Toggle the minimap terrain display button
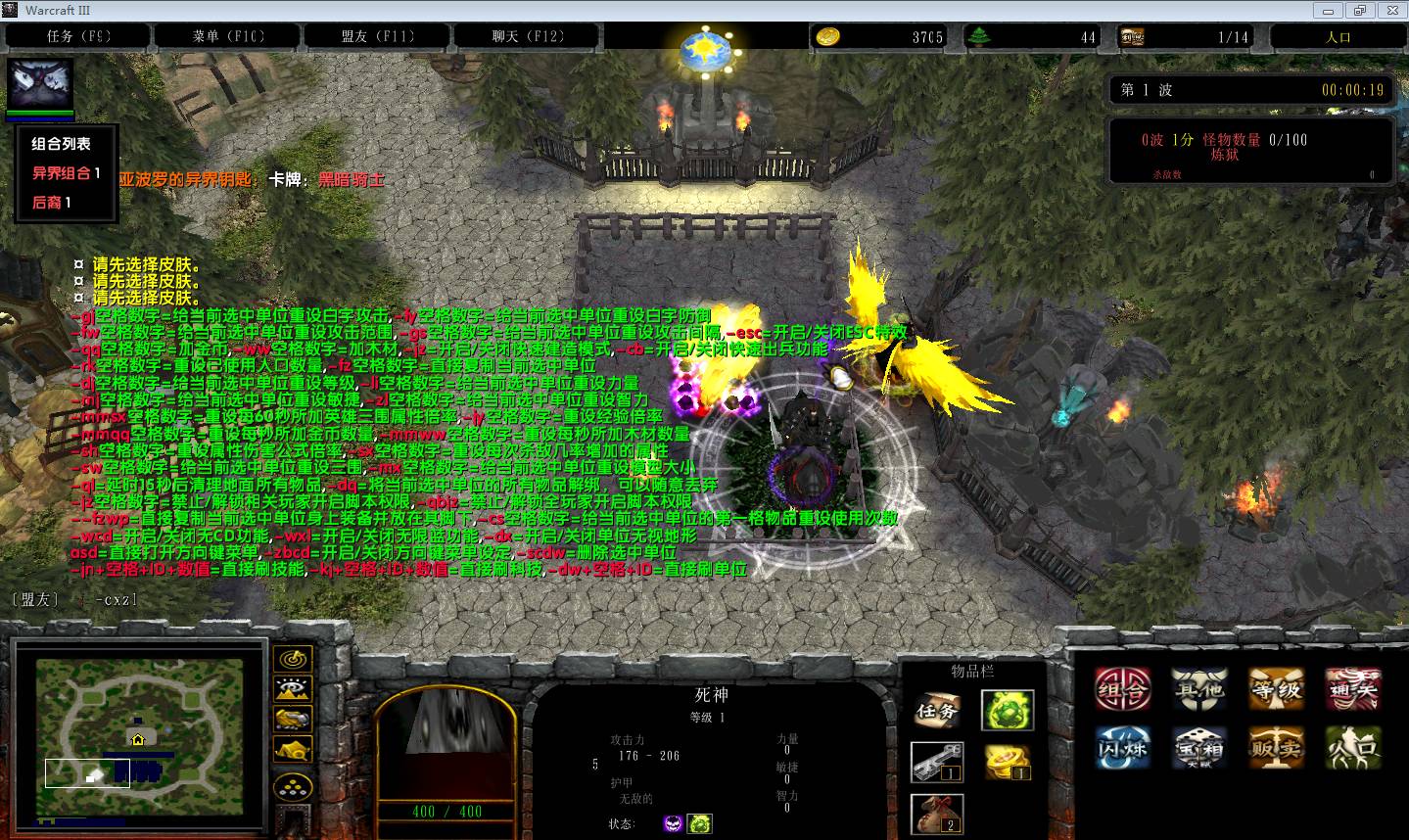This screenshot has height=840, width=1409. click(x=293, y=689)
